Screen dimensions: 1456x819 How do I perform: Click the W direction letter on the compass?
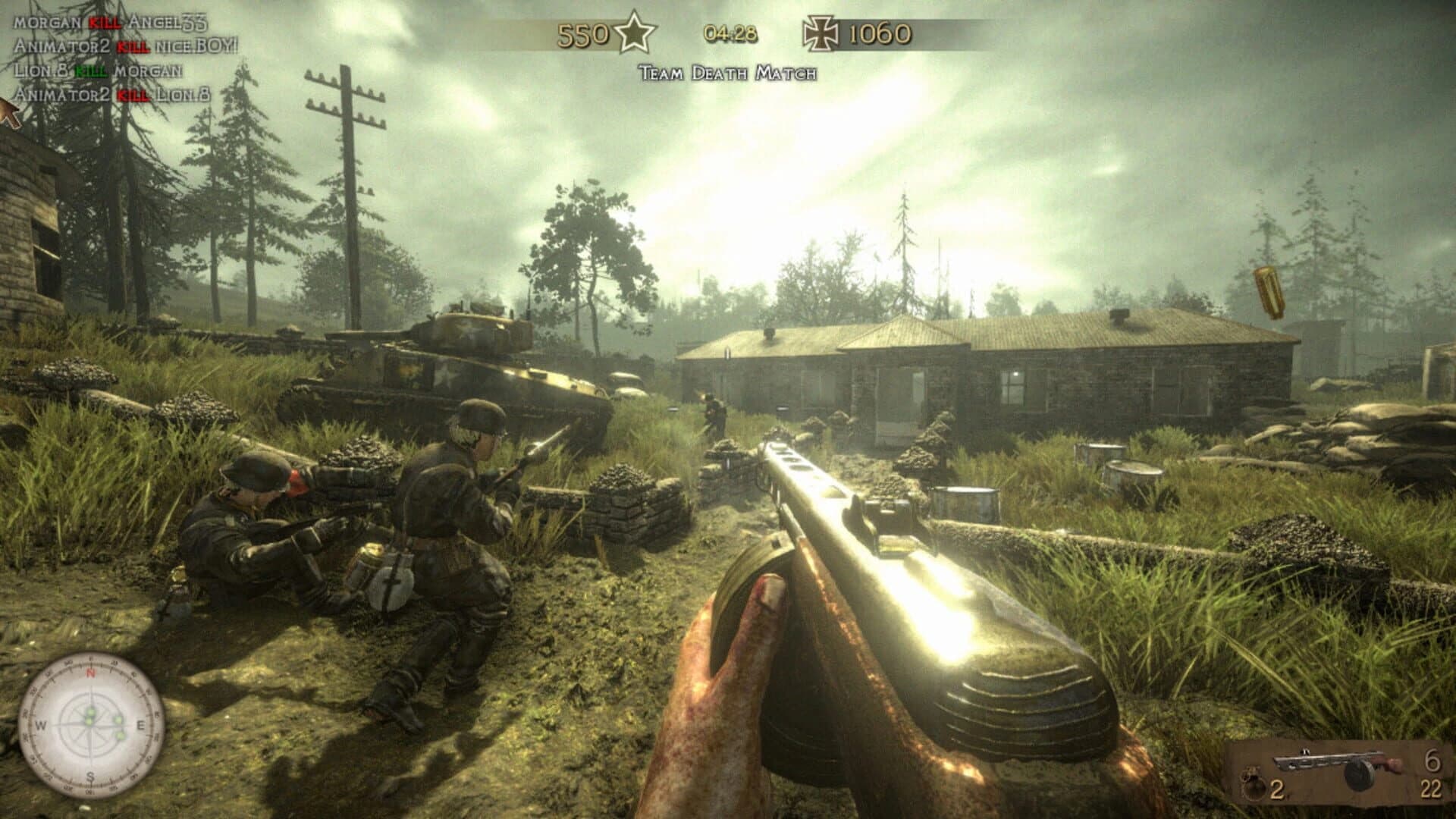click(x=40, y=725)
